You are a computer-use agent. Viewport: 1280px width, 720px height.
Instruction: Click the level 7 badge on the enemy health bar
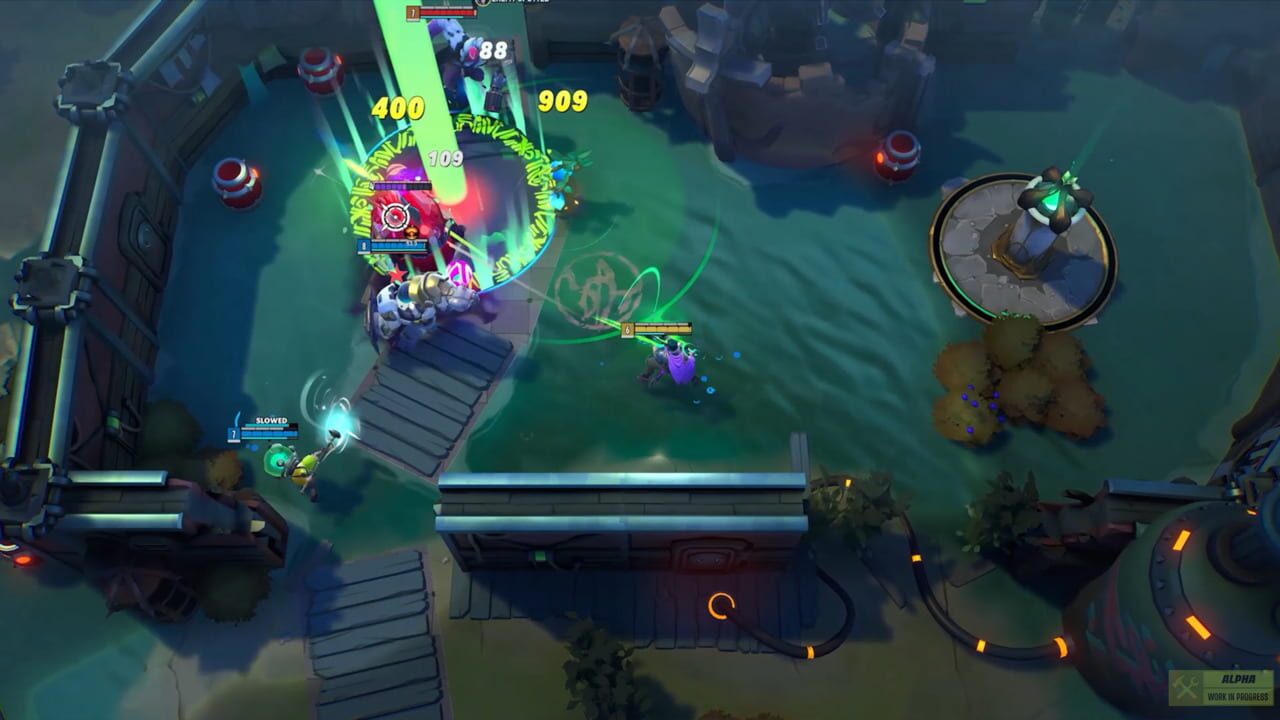point(412,13)
